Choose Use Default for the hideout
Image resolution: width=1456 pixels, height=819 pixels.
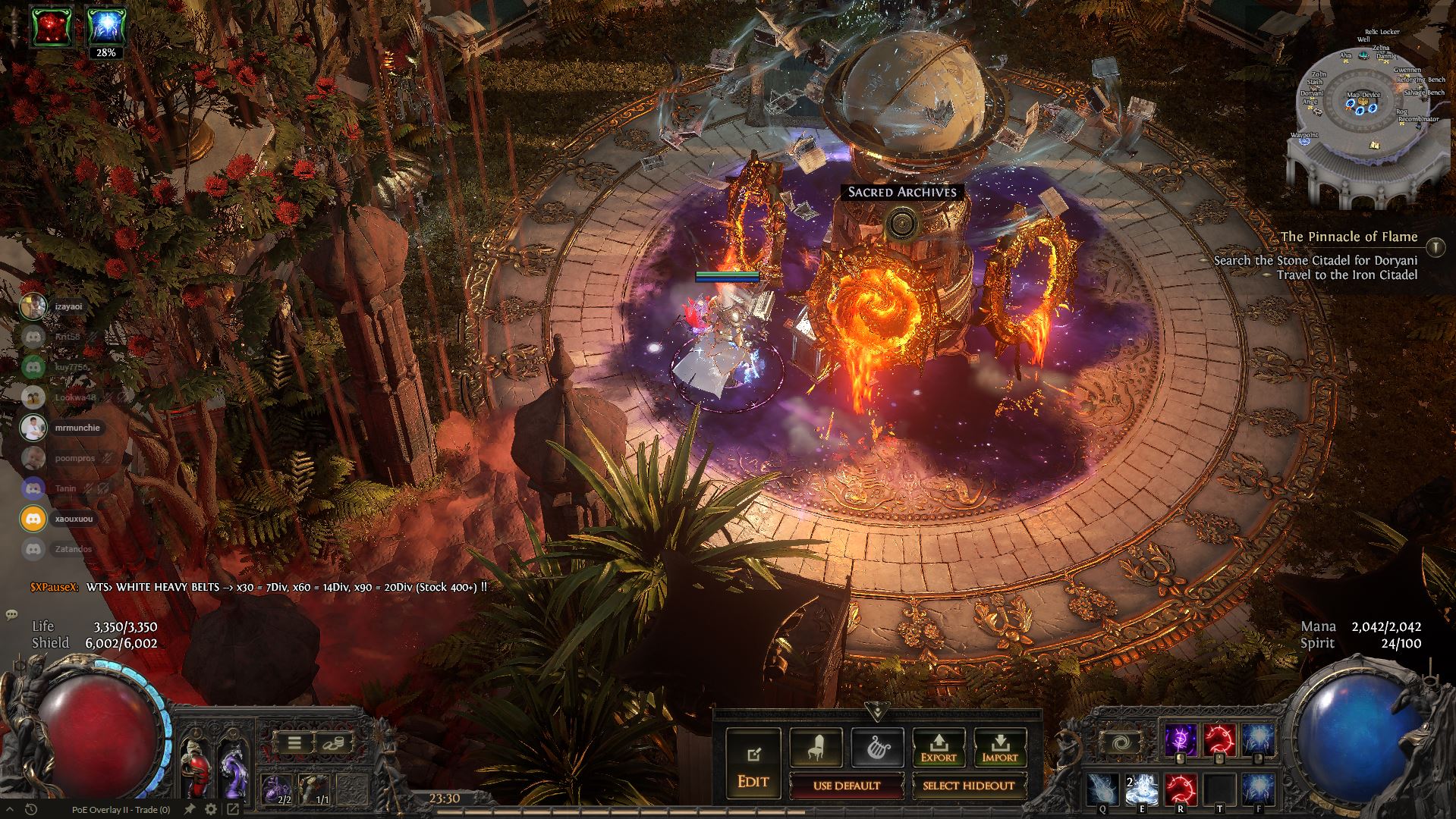tap(847, 786)
